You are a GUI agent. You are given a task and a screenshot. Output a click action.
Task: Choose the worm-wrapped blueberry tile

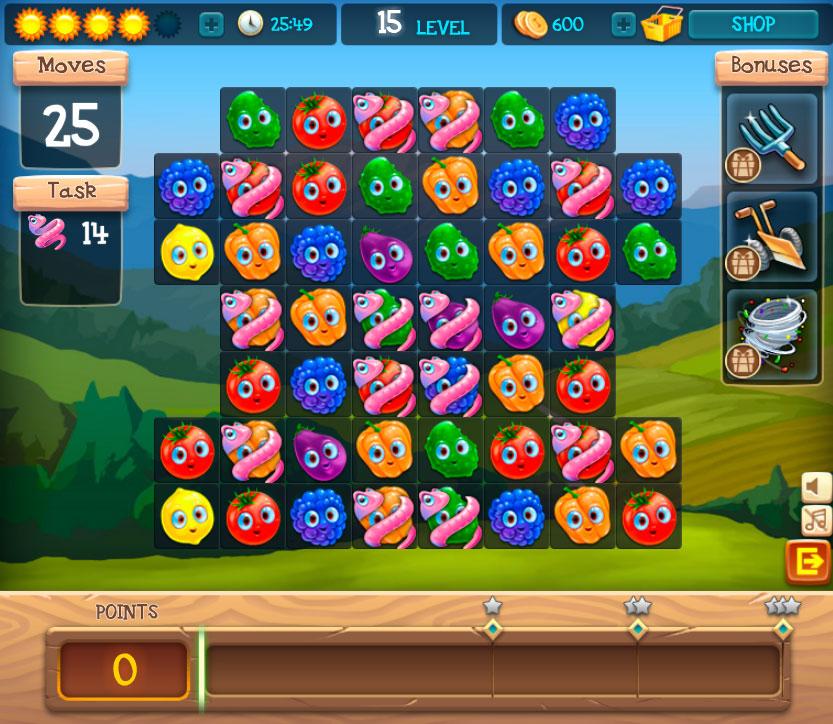click(x=449, y=384)
